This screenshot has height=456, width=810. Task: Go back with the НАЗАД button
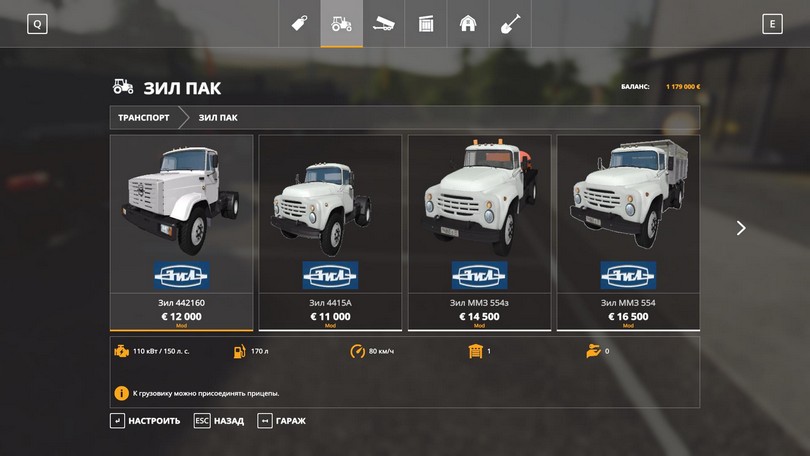pyautogui.click(x=219, y=421)
